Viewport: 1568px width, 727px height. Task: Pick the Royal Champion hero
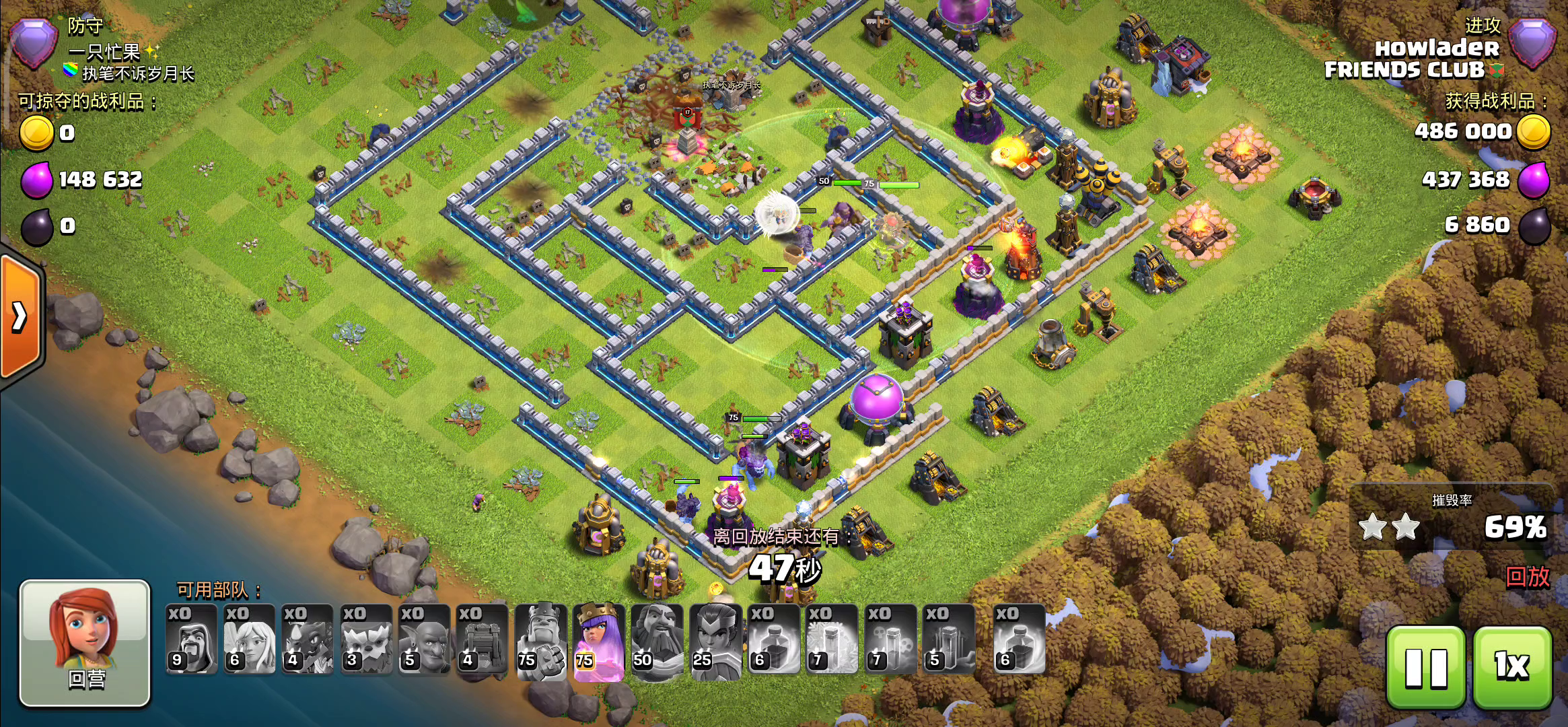pos(715,639)
